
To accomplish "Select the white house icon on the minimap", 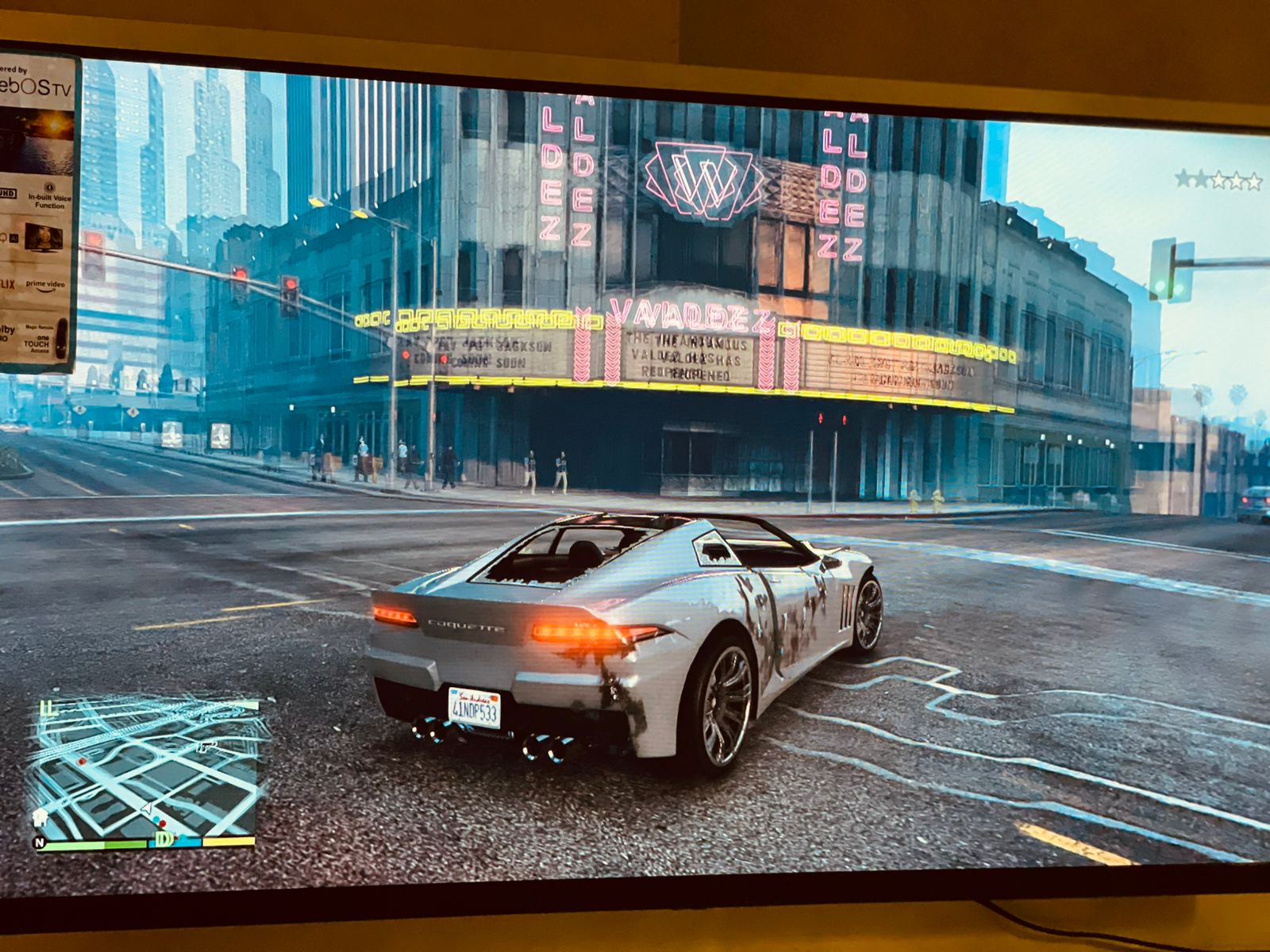I will [40, 818].
